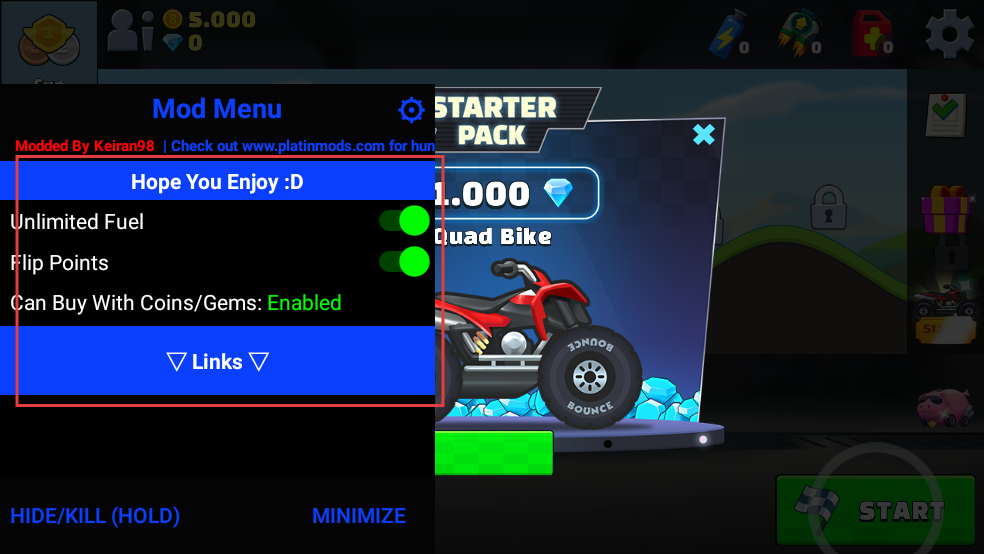Tap the rank badge avatar
Viewport: 984px width, 554px height.
pyautogui.click(x=48, y=38)
